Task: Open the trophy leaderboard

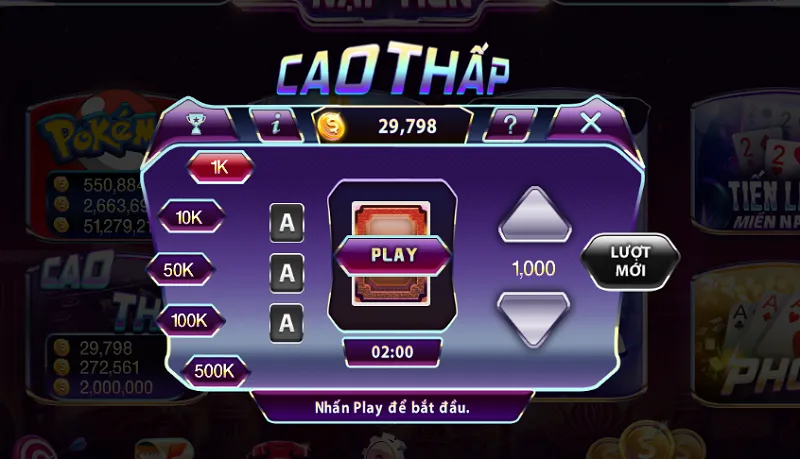Action: (x=195, y=124)
